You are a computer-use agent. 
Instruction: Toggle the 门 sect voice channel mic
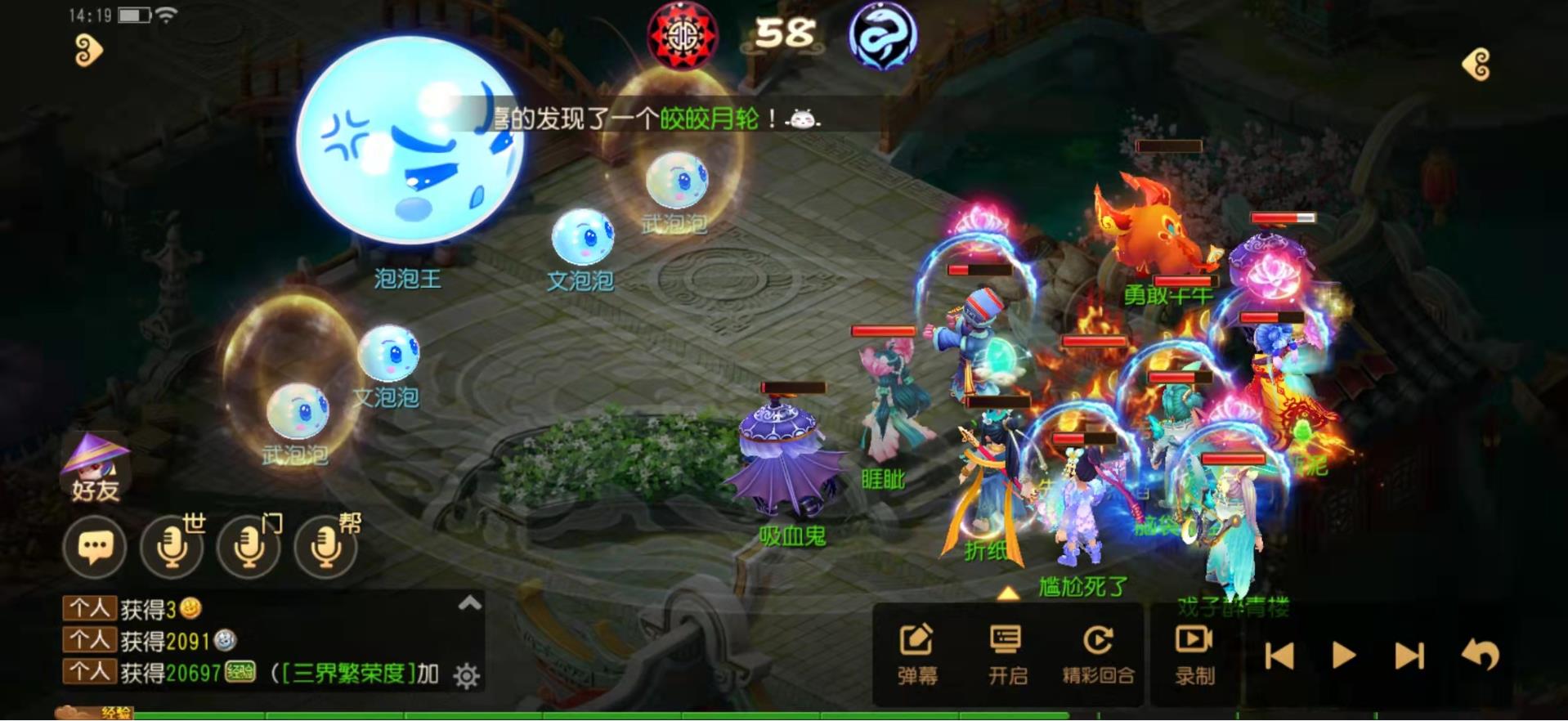pyautogui.click(x=248, y=546)
